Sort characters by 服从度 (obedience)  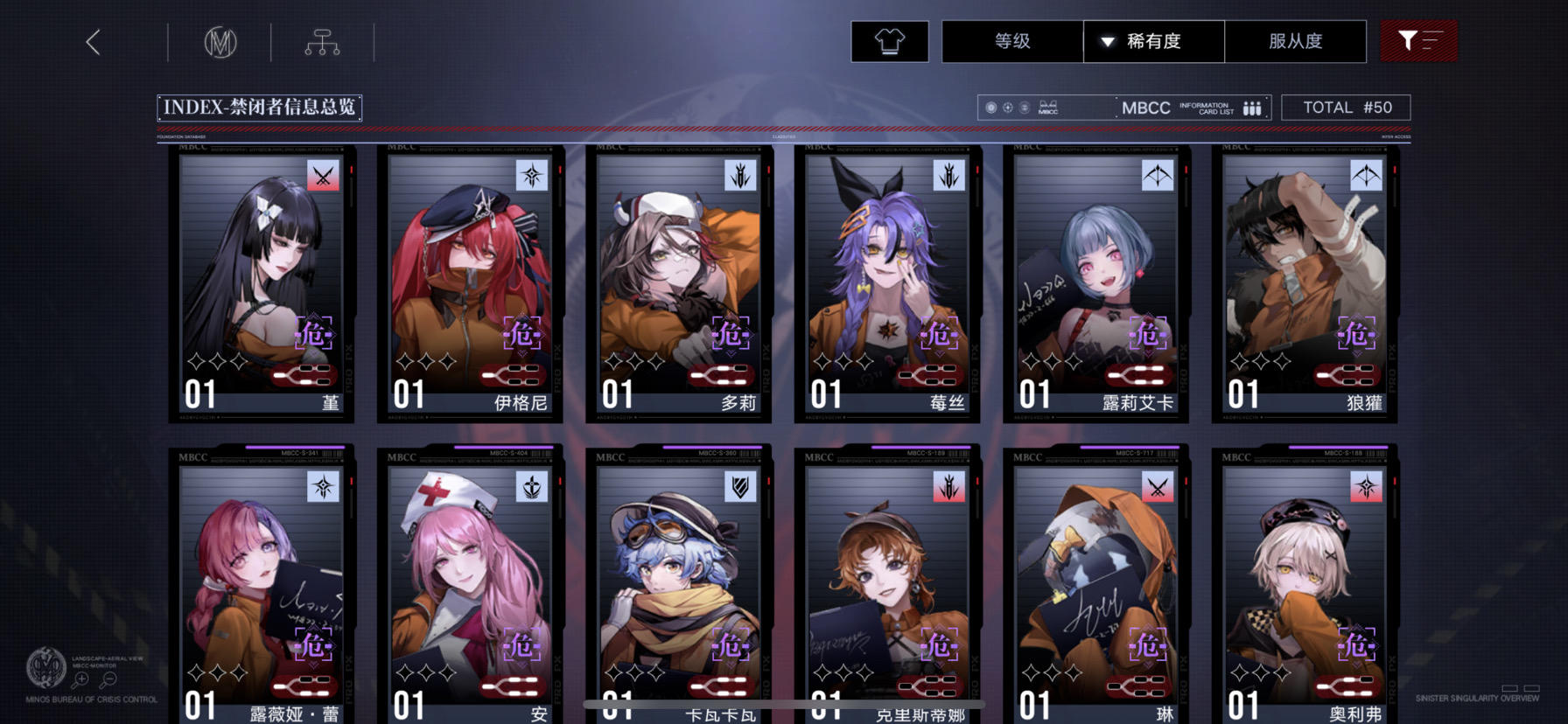pyautogui.click(x=1296, y=41)
